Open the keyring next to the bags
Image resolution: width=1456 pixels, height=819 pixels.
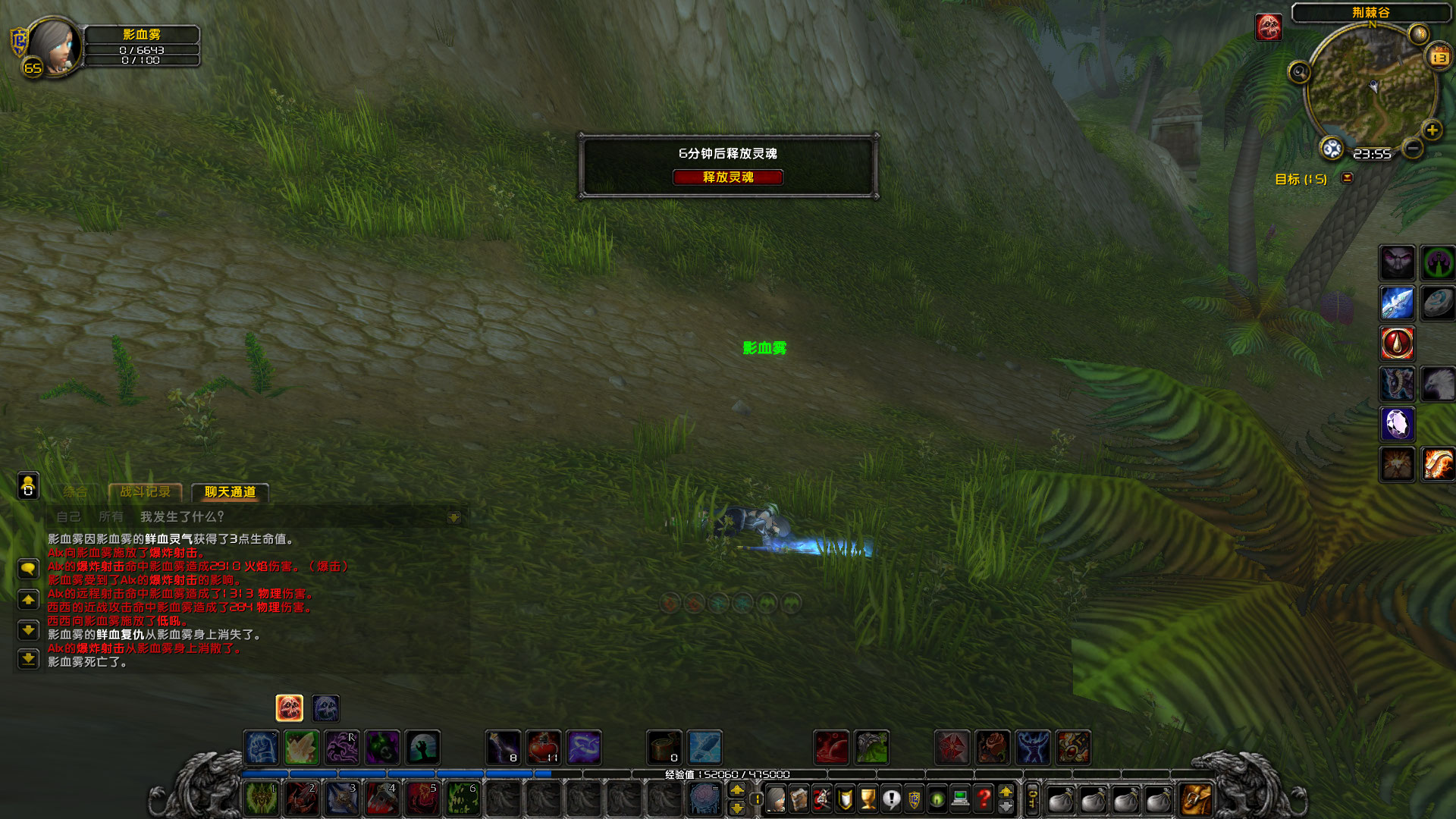coord(1033,798)
